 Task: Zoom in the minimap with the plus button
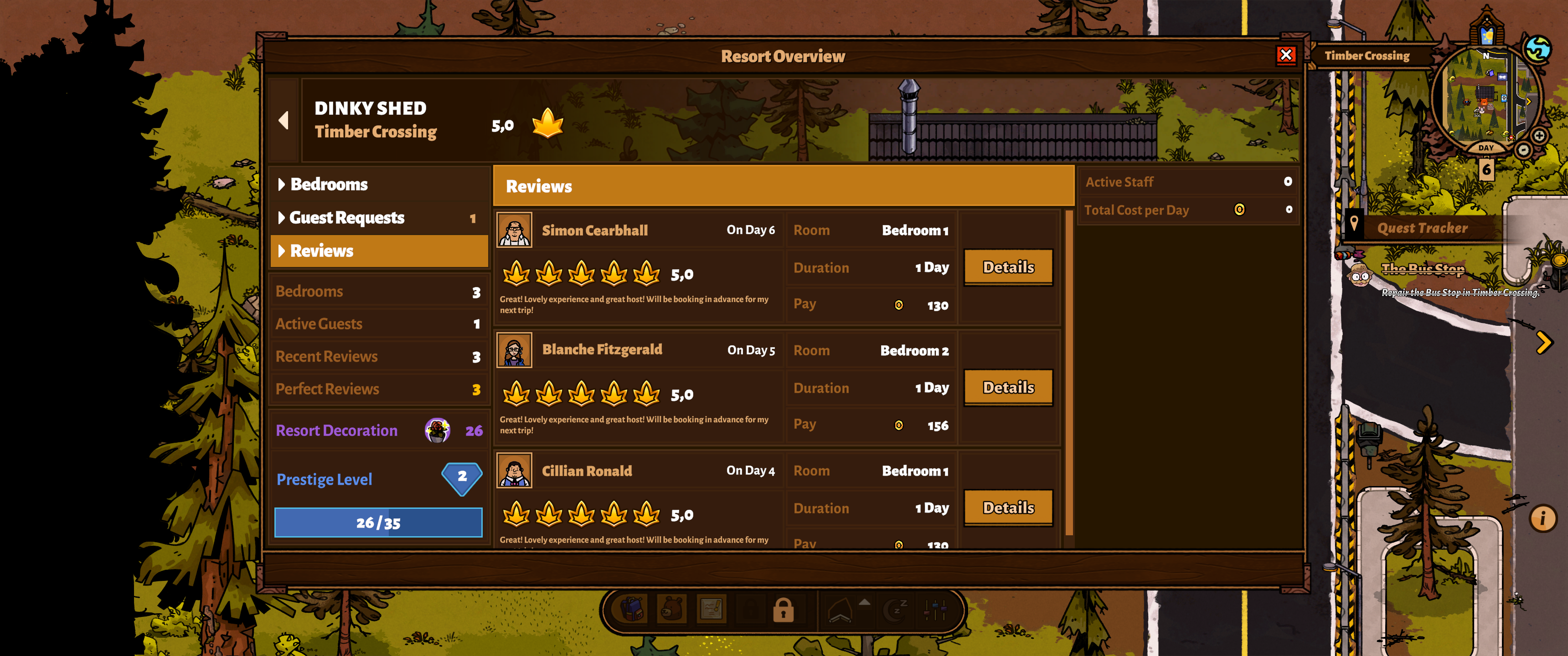coord(1539,136)
